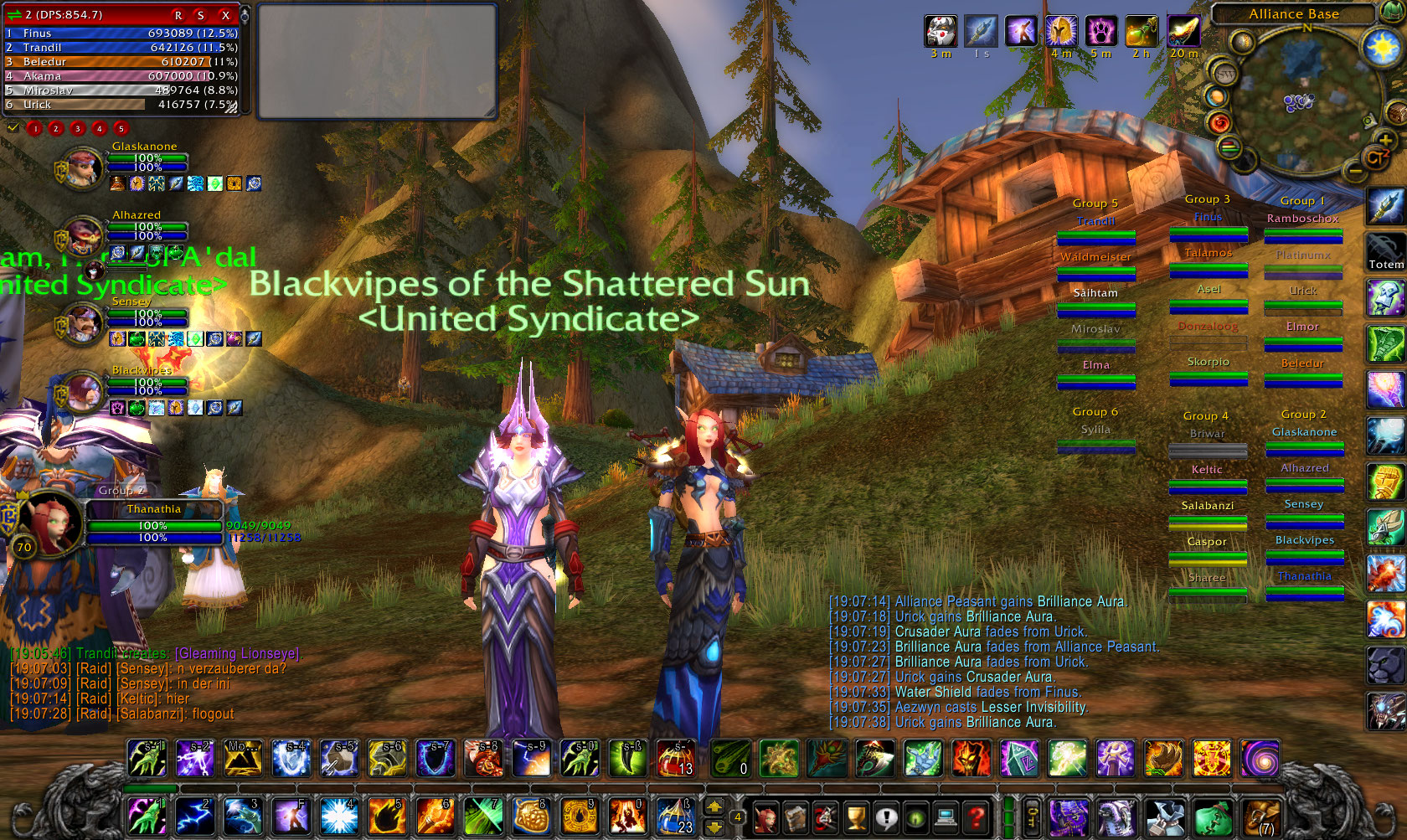Viewport: 1407px width, 840px height.
Task: Cast the Lightning Bolt spell on slot 2
Action: pyautogui.click(x=194, y=817)
